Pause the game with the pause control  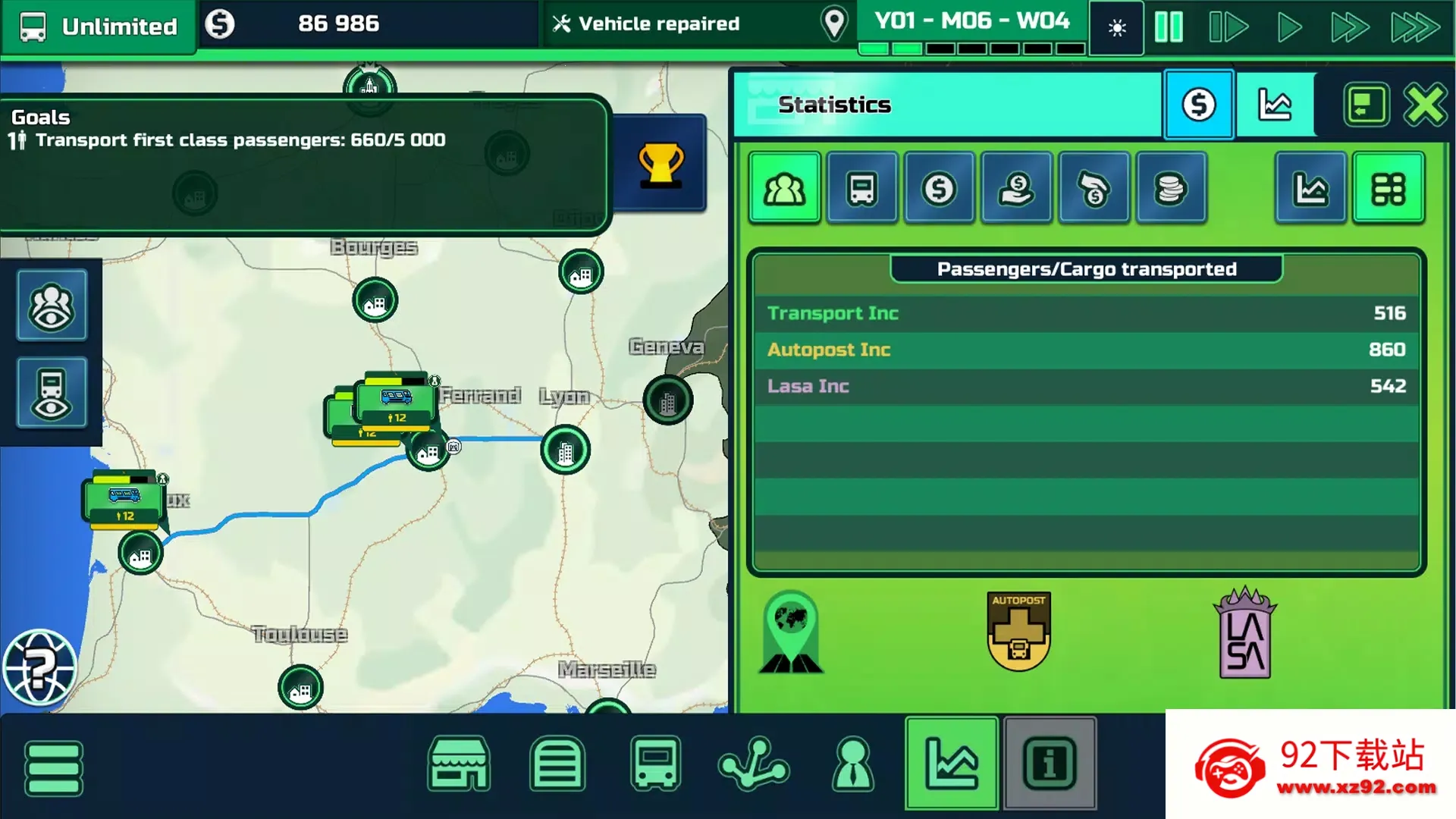click(1169, 27)
